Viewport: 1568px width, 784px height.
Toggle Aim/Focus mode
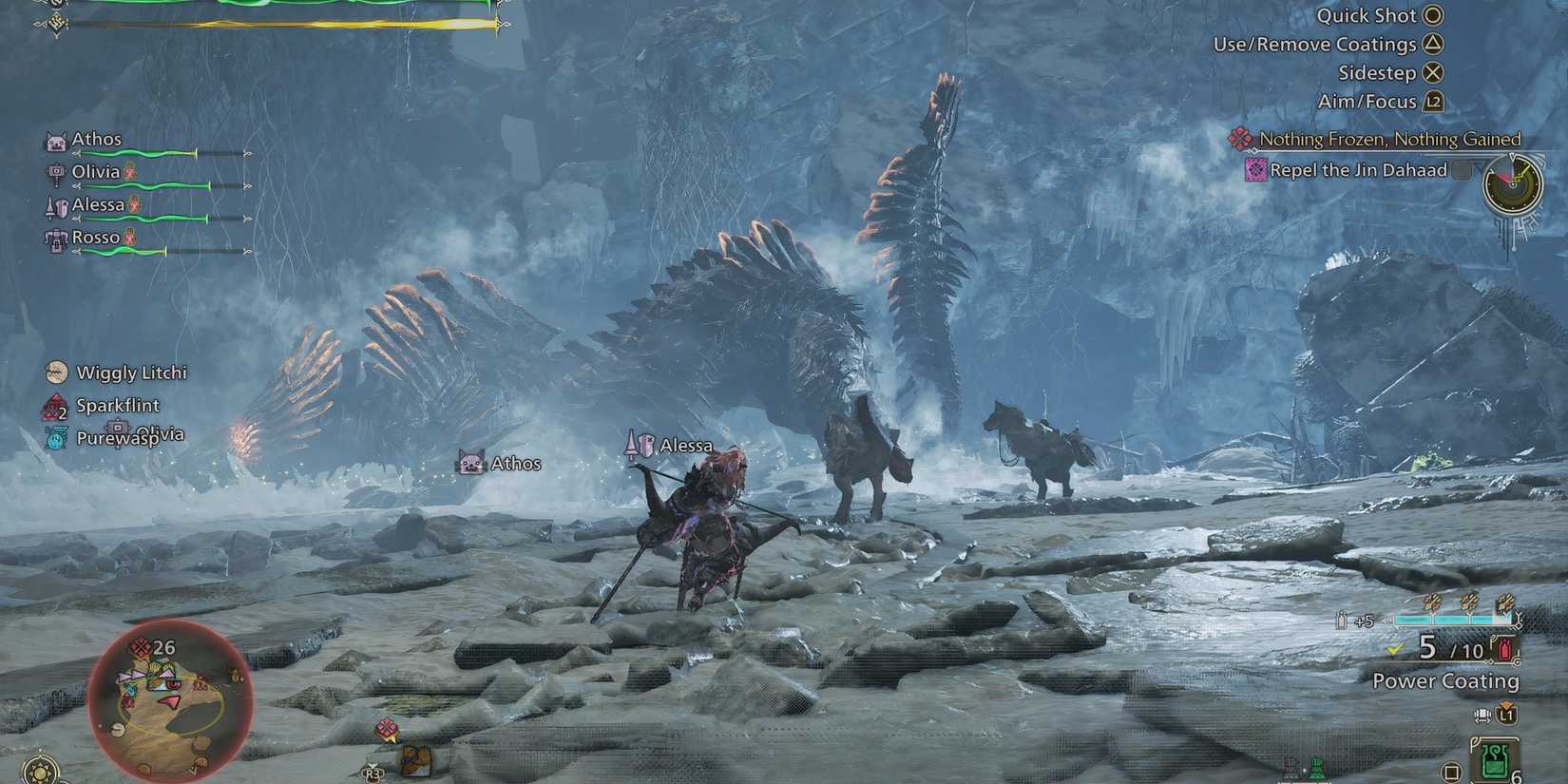1368,101
